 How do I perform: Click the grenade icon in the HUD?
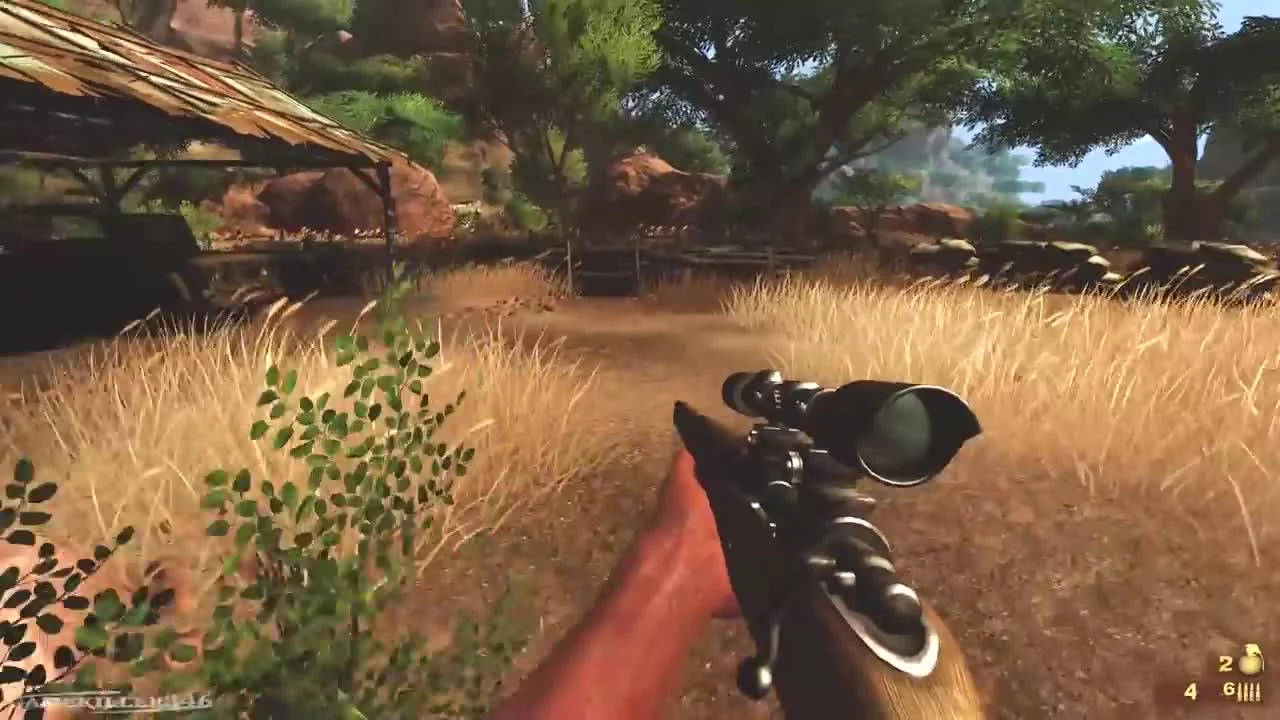(x=1250, y=660)
